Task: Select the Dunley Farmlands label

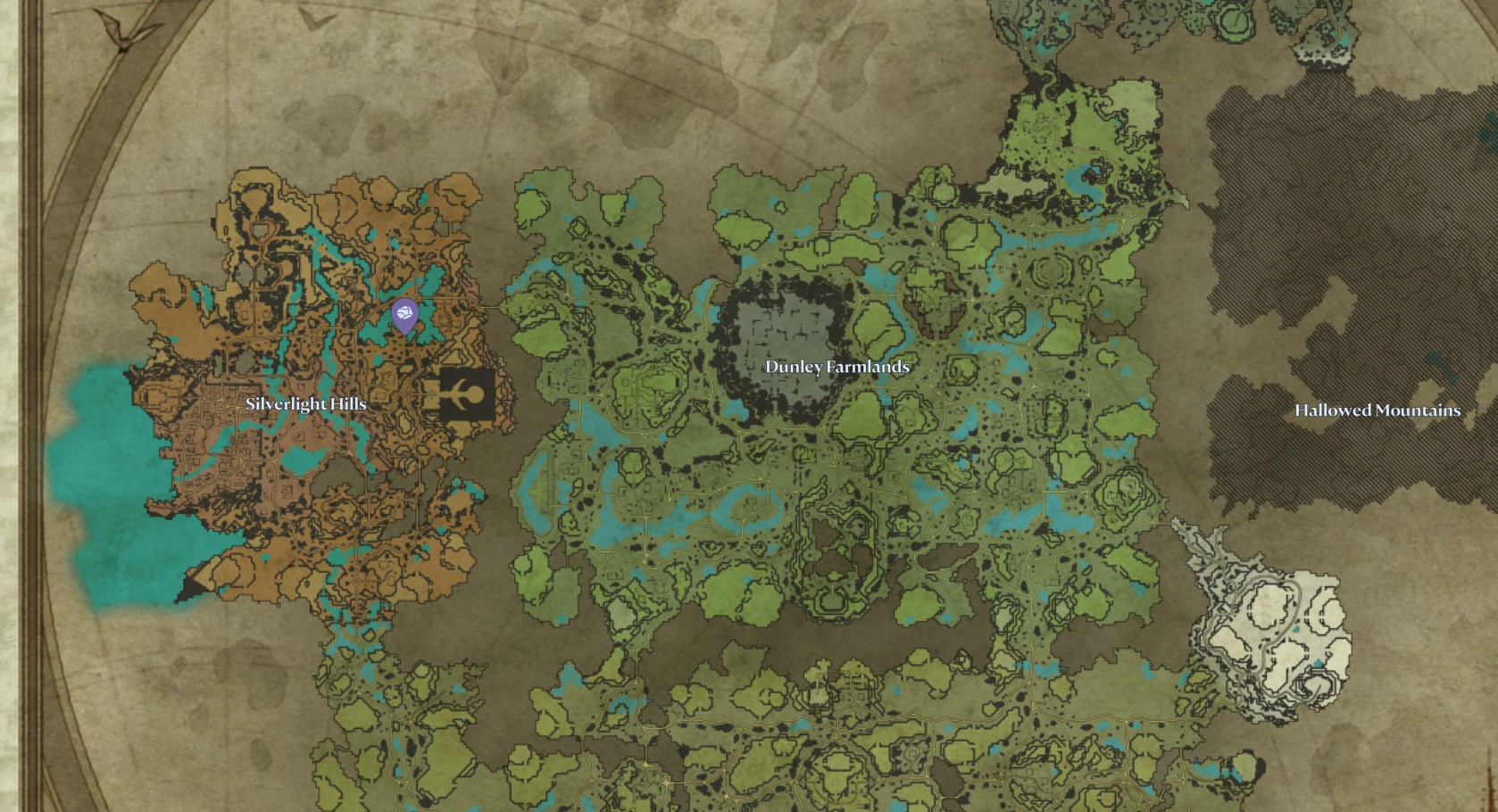Action: tap(837, 366)
